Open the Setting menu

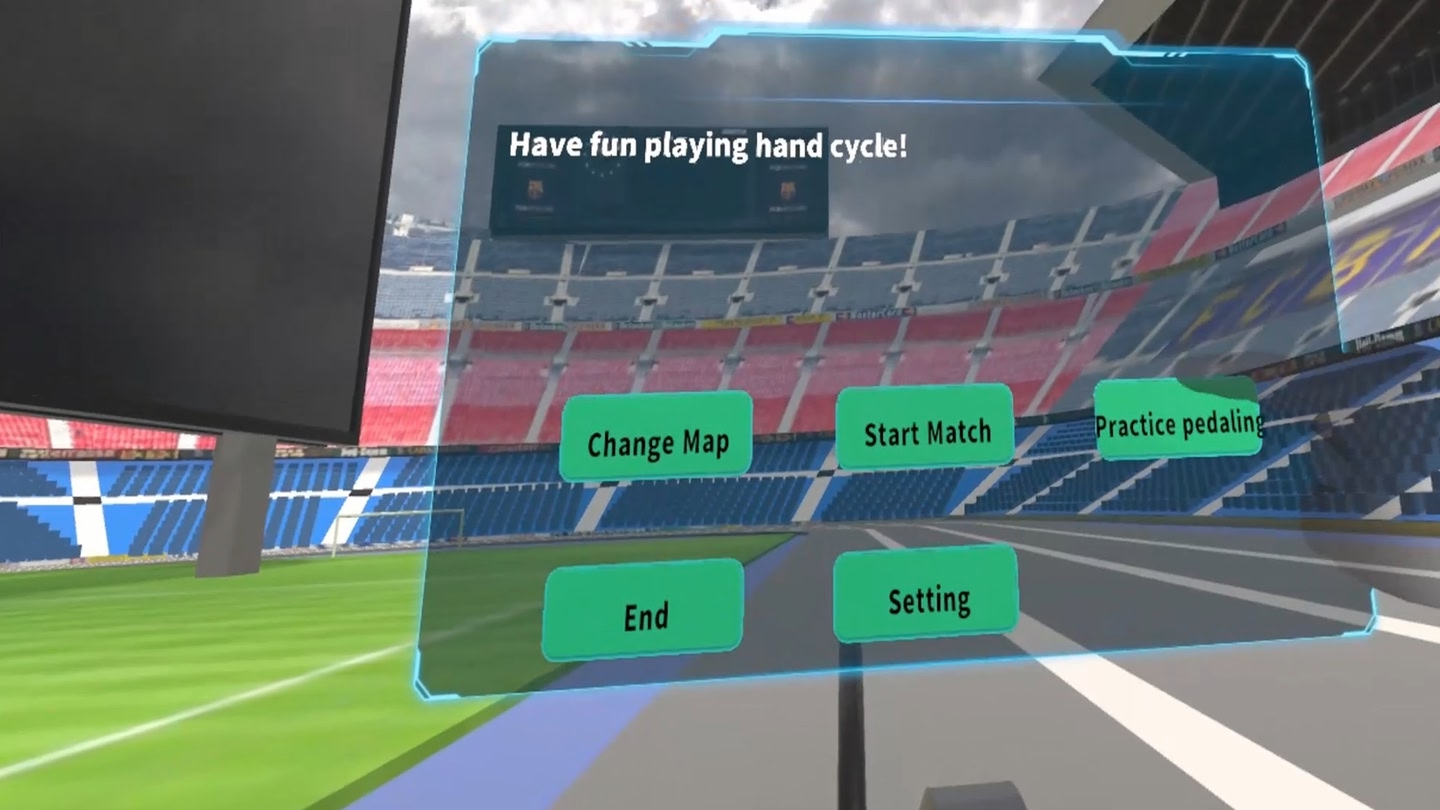[927, 598]
